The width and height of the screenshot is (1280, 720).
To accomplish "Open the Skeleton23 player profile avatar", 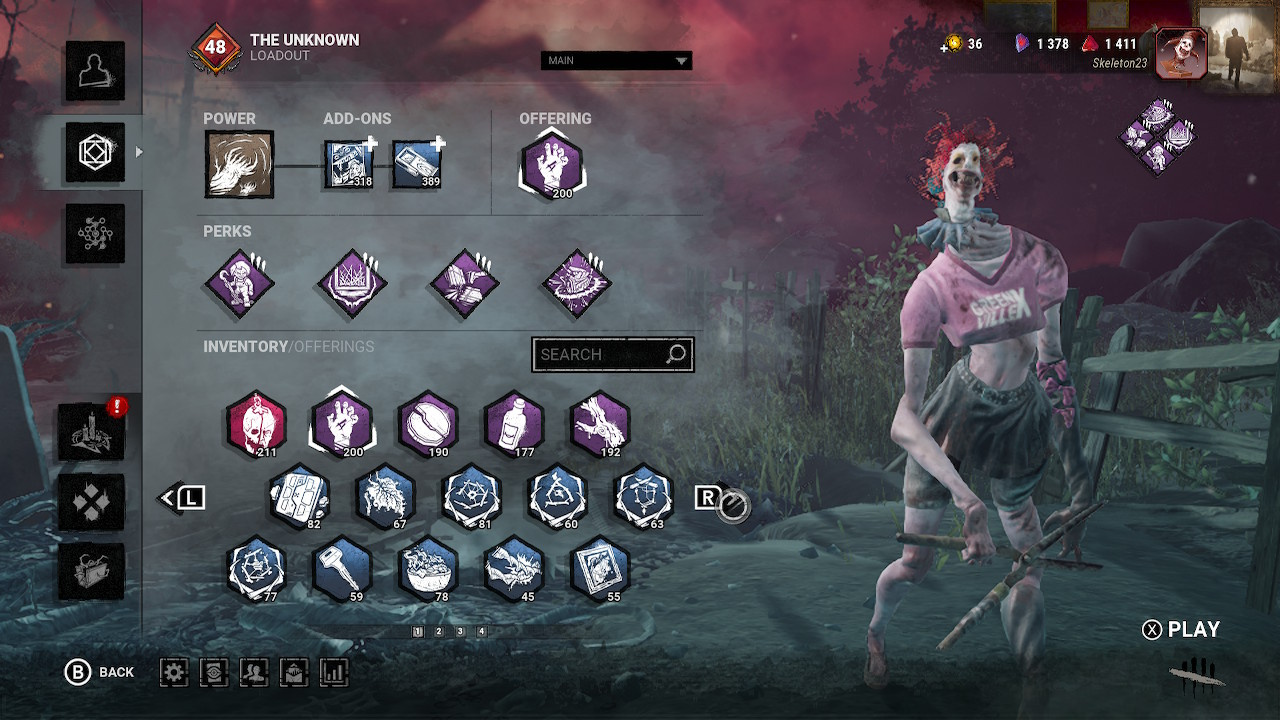I will point(1180,53).
